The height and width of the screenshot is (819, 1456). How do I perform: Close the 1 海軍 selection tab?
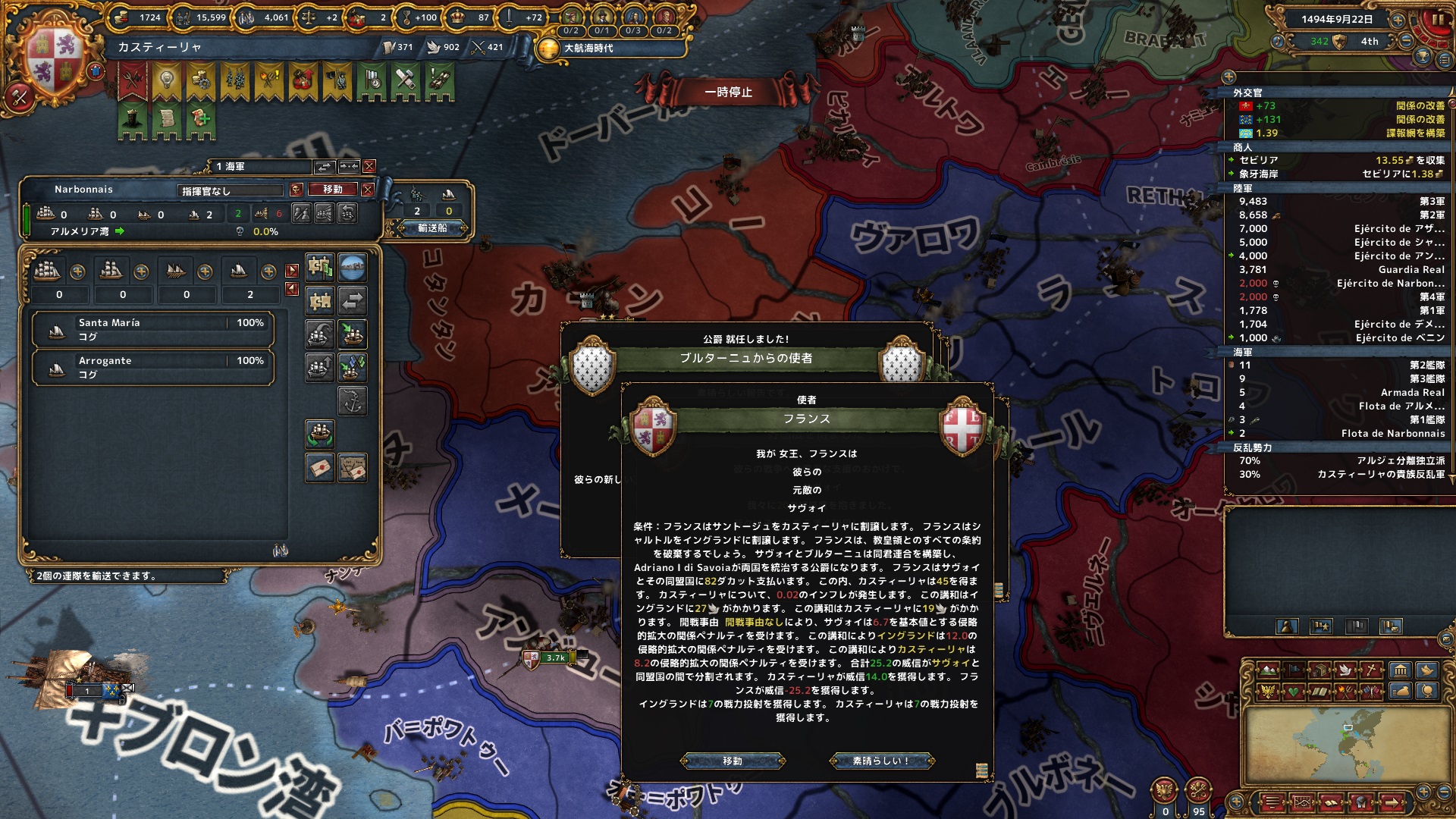[369, 166]
